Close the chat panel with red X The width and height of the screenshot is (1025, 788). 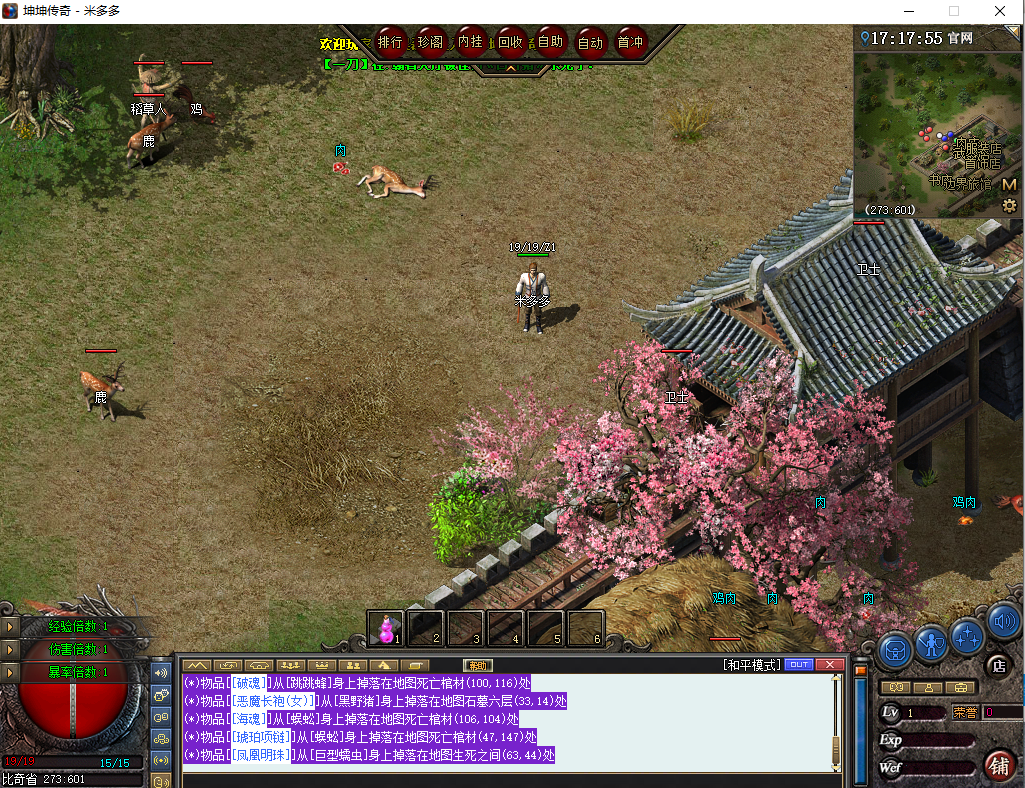point(829,664)
